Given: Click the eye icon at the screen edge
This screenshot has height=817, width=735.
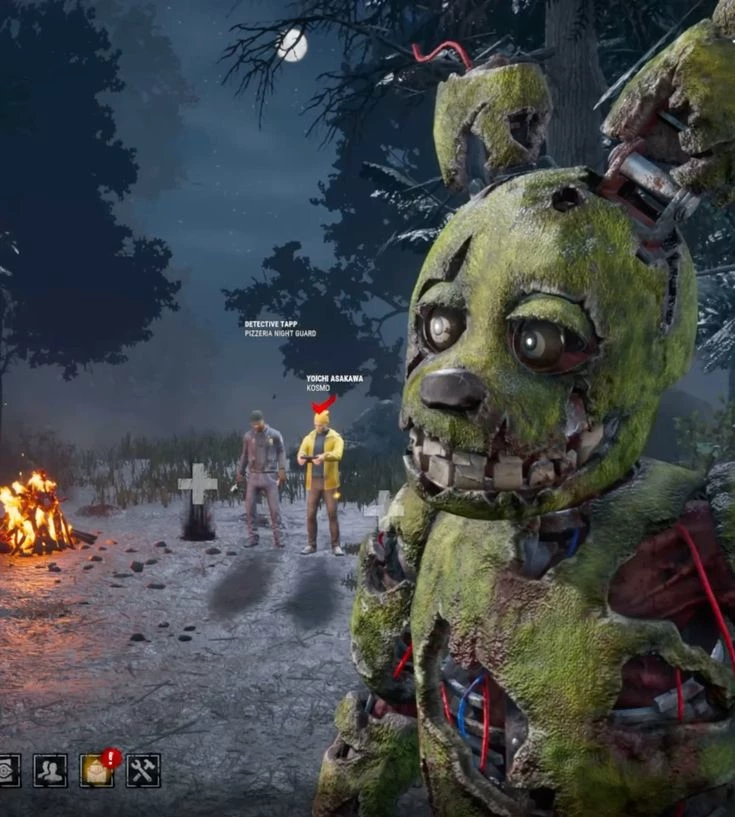Looking at the screenshot, I should (8, 770).
